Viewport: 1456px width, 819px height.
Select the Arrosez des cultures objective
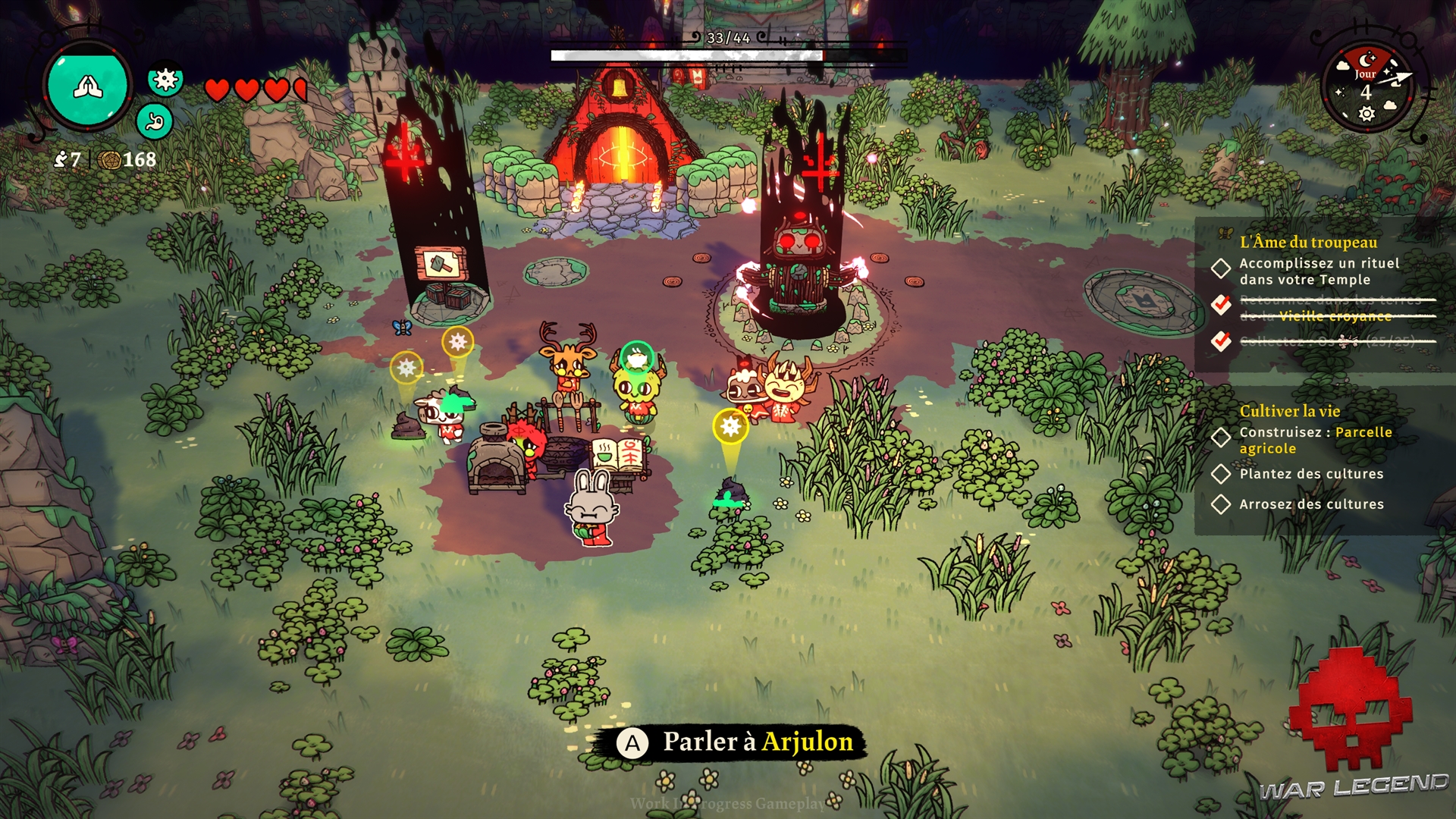[1310, 504]
